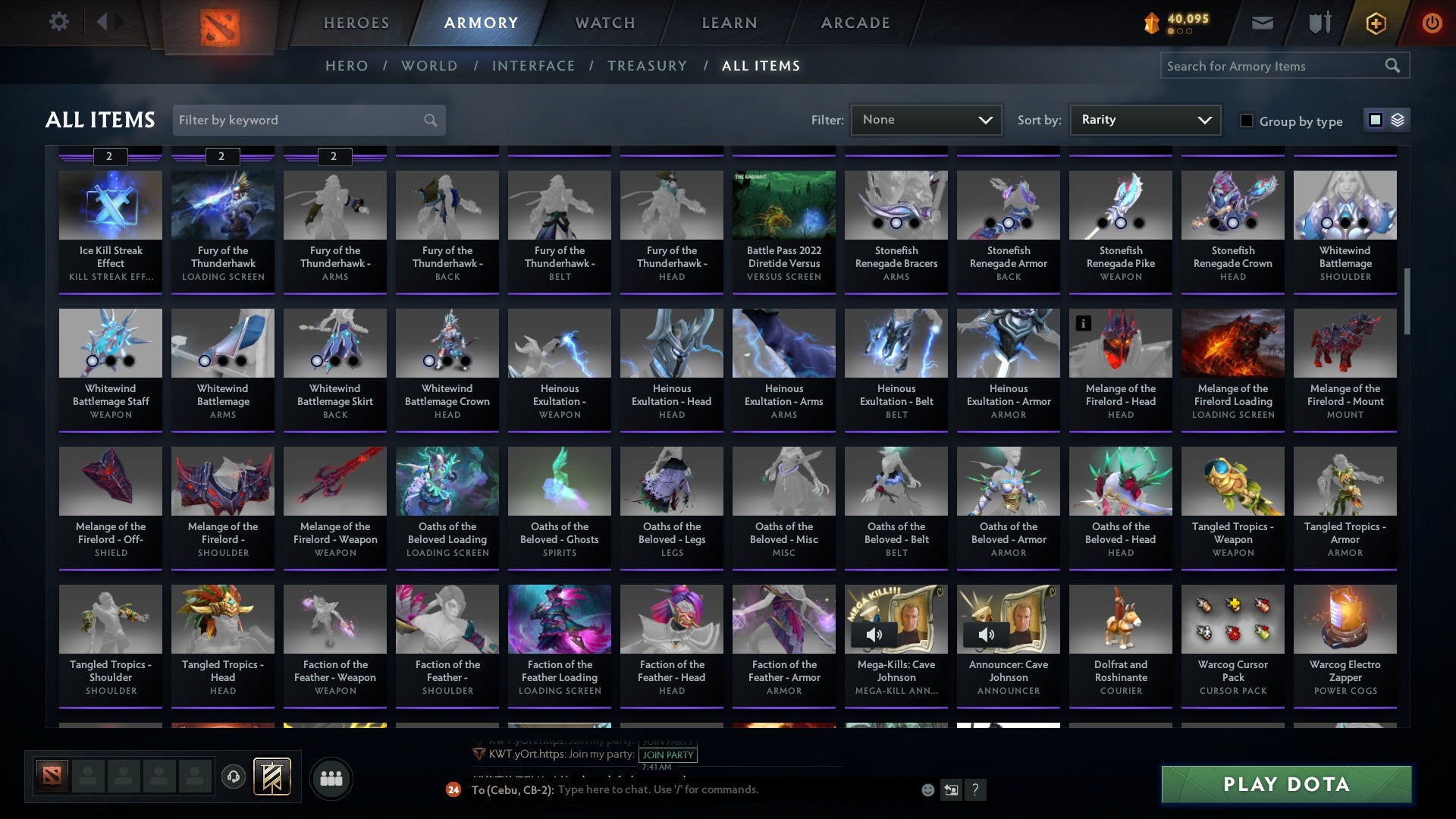1456x819 pixels.
Task: Switch to the WATCH tab
Action: point(604,23)
